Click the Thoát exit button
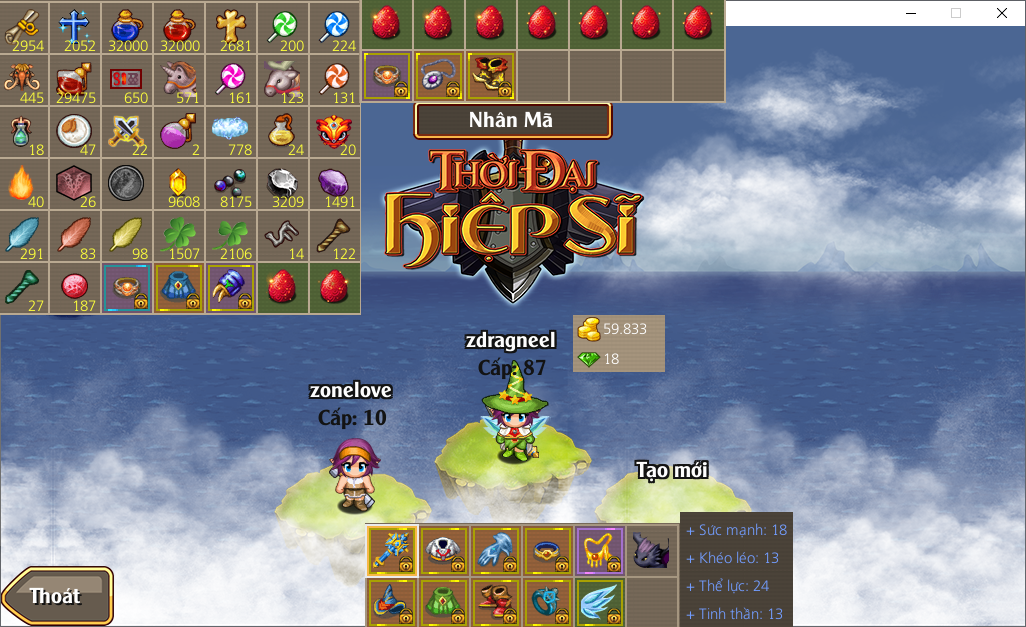Viewport: 1026px width, 627px height. [57, 596]
